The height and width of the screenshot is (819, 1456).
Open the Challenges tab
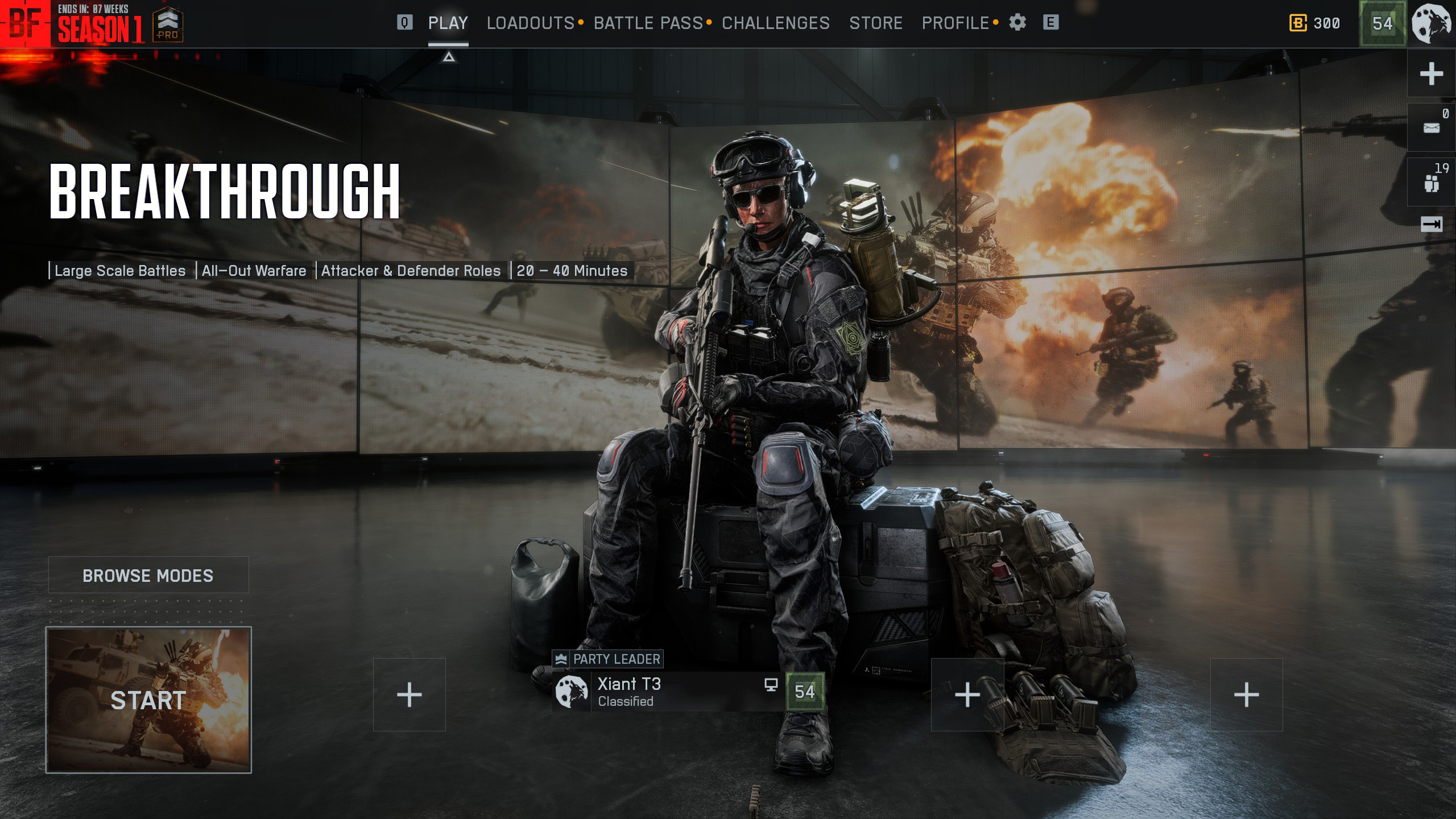(x=775, y=23)
